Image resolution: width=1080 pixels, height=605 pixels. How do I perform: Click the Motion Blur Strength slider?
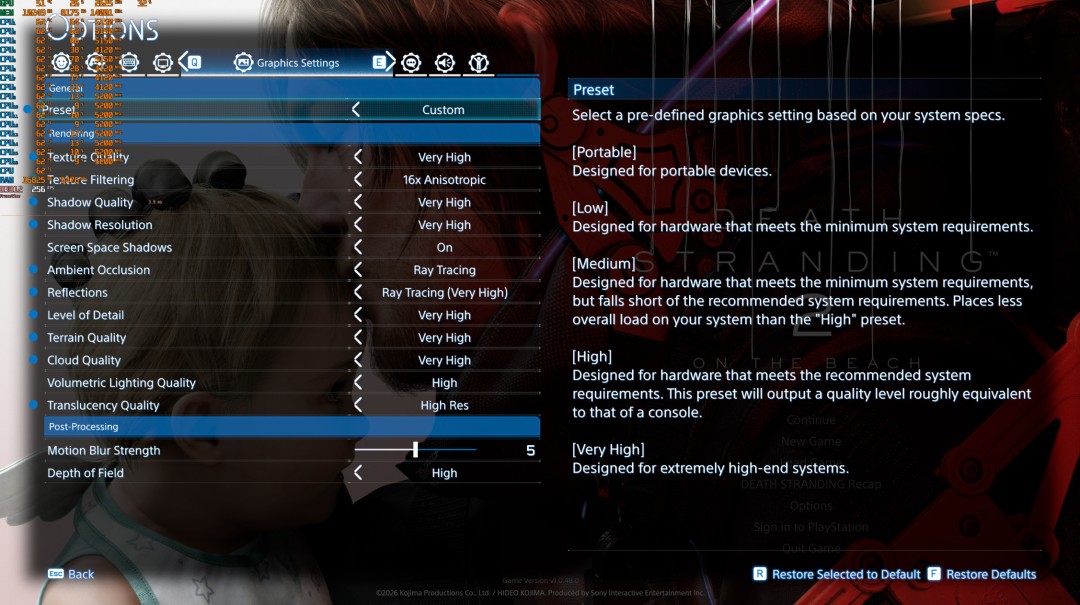tap(416, 450)
